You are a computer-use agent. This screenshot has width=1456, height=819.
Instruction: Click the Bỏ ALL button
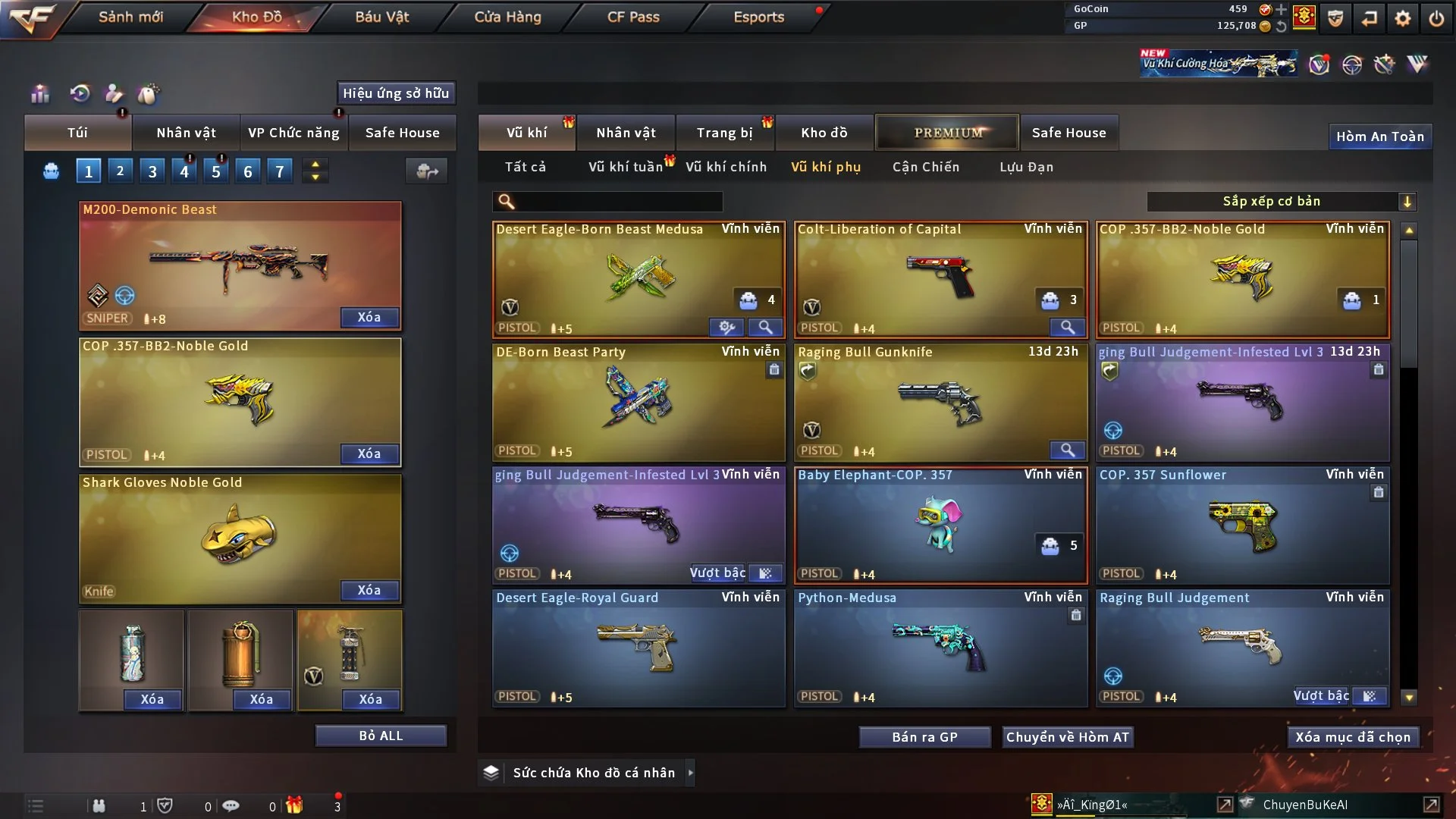click(x=381, y=736)
